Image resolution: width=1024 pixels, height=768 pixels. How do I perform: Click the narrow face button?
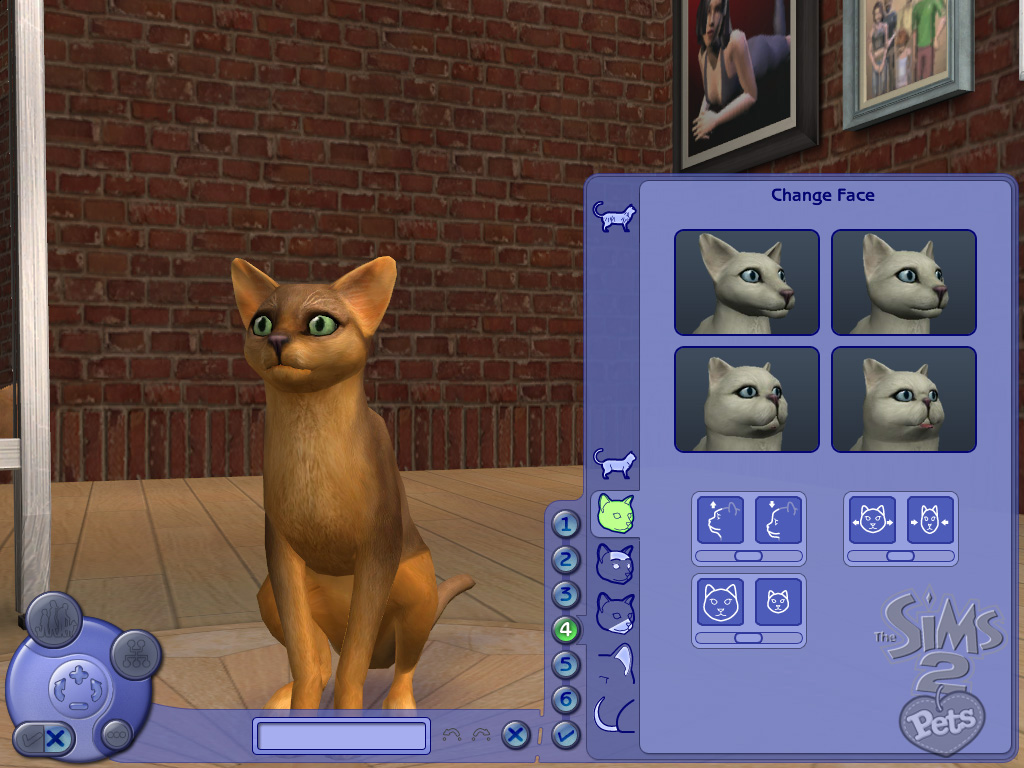tap(930, 520)
